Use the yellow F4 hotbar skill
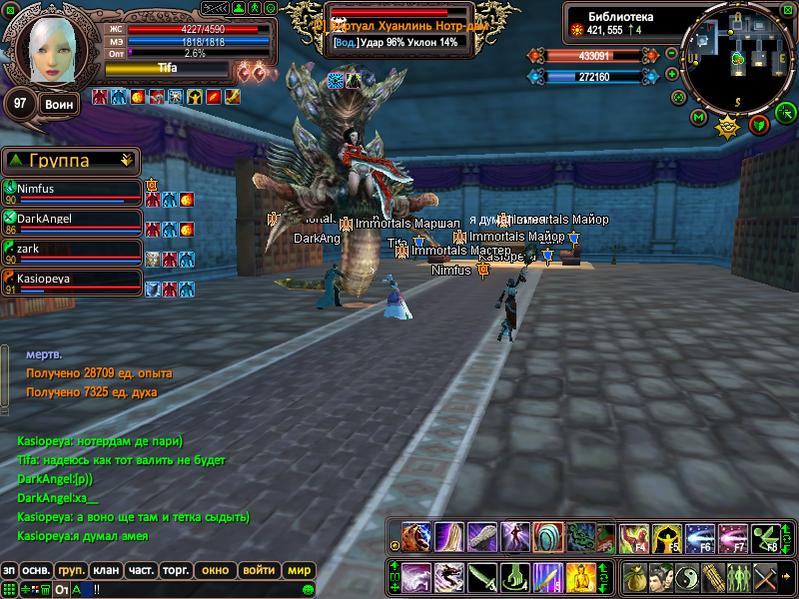 click(633, 539)
